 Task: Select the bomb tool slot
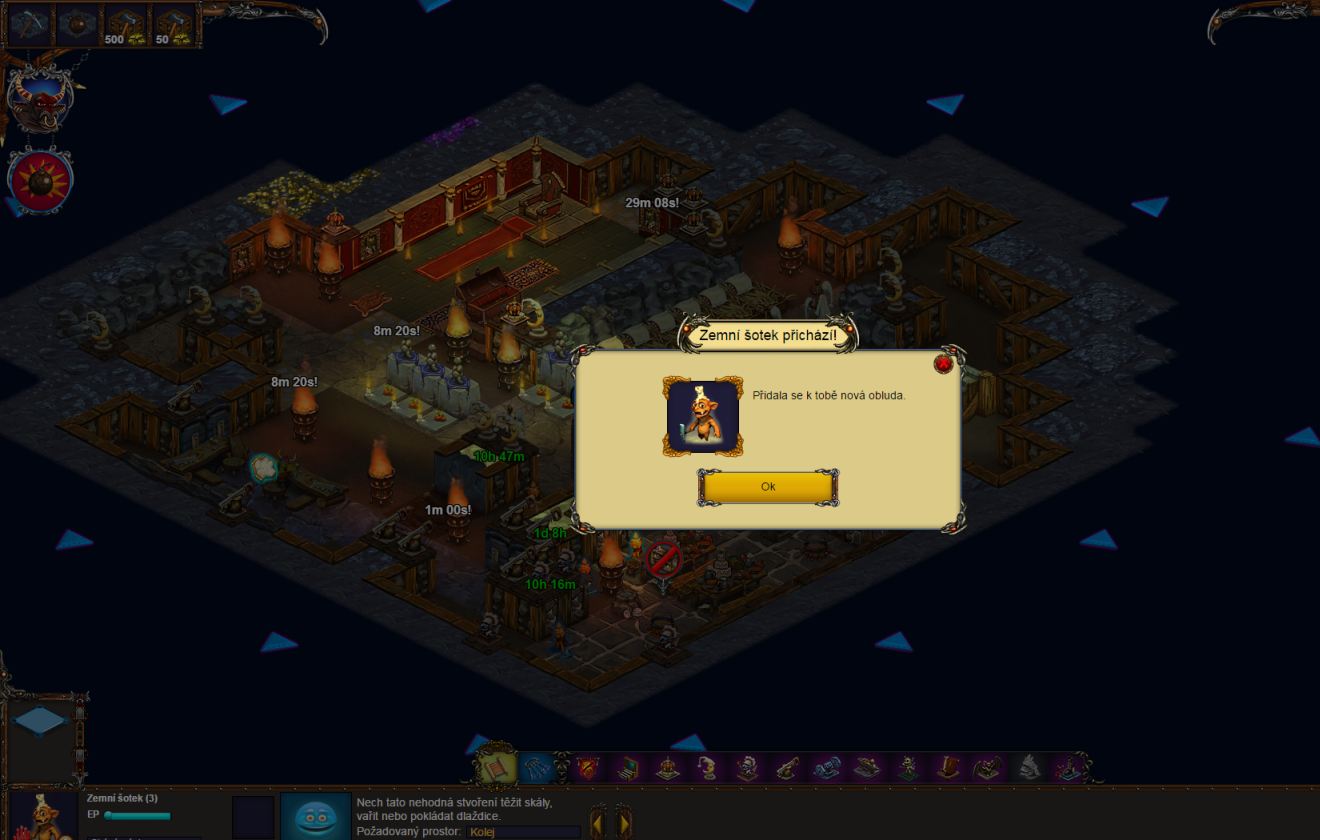tap(77, 26)
